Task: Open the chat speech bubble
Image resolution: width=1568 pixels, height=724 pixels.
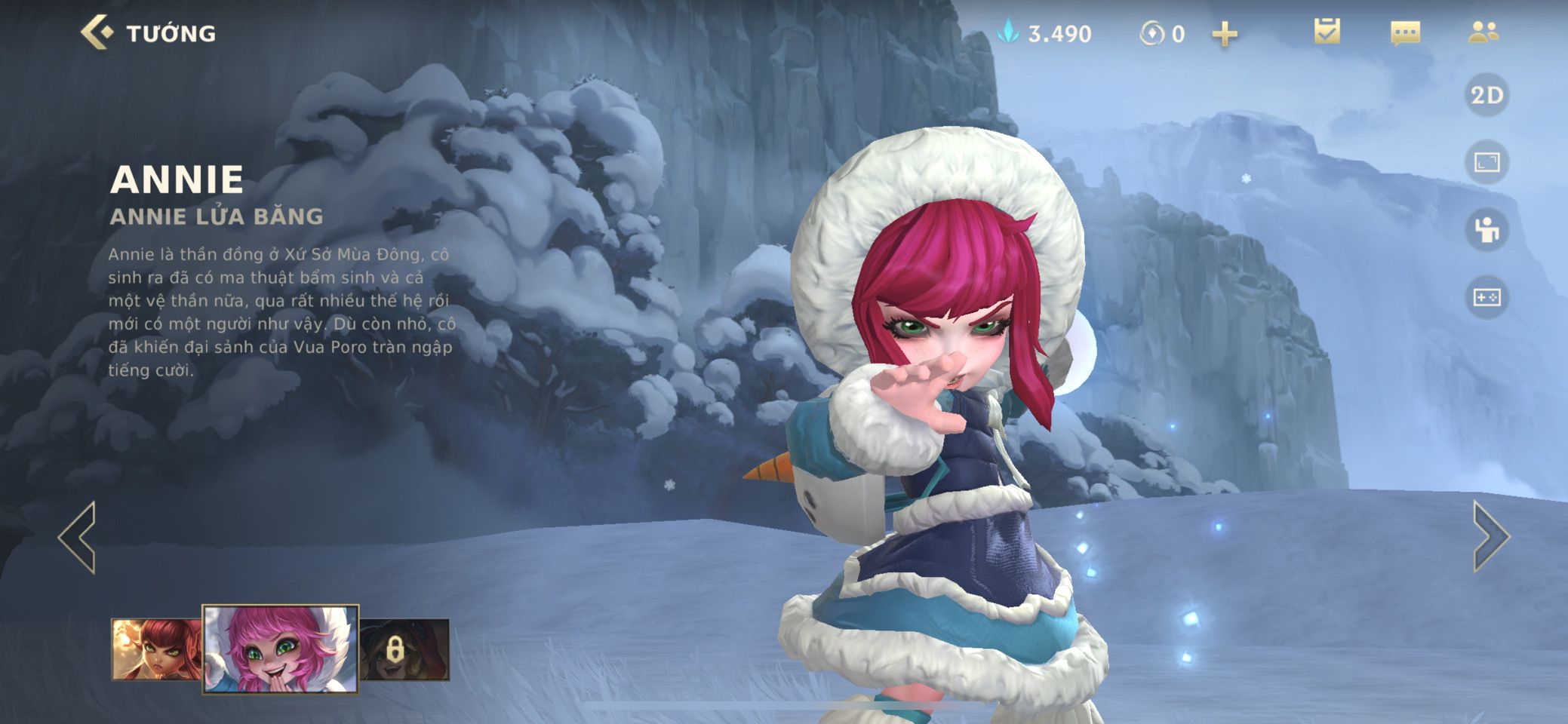Action: coord(1405,33)
